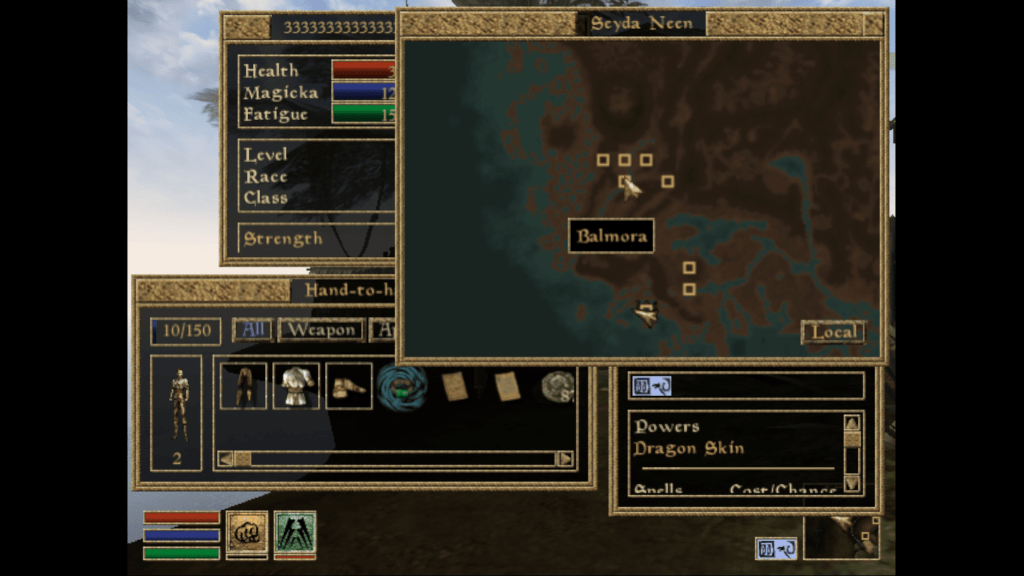Show all inventory items with All filter
Image resolution: width=1024 pixels, height=576 pixels.
coord(251,330)
